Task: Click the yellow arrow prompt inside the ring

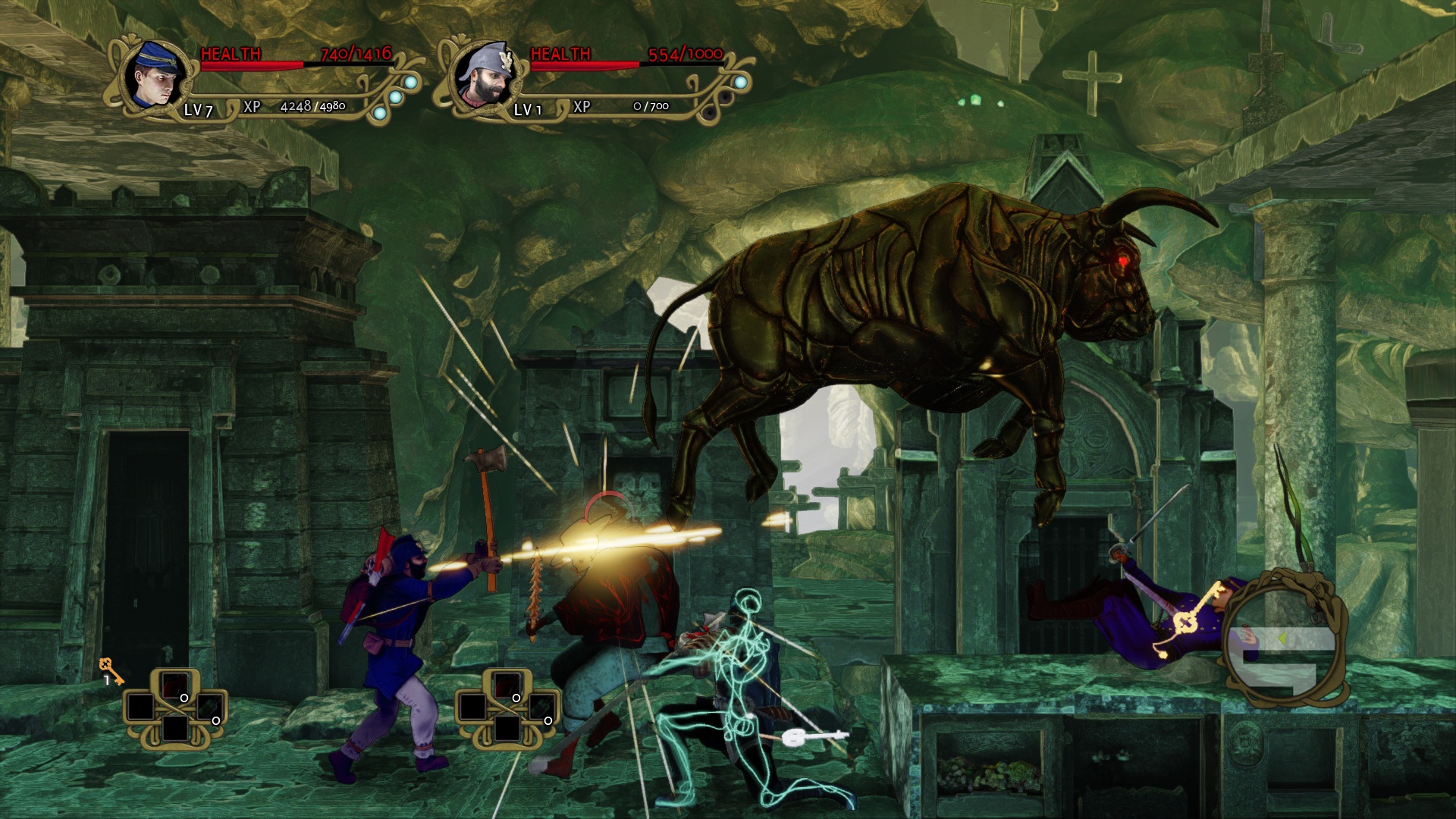Action: (x=1282, y=638)
